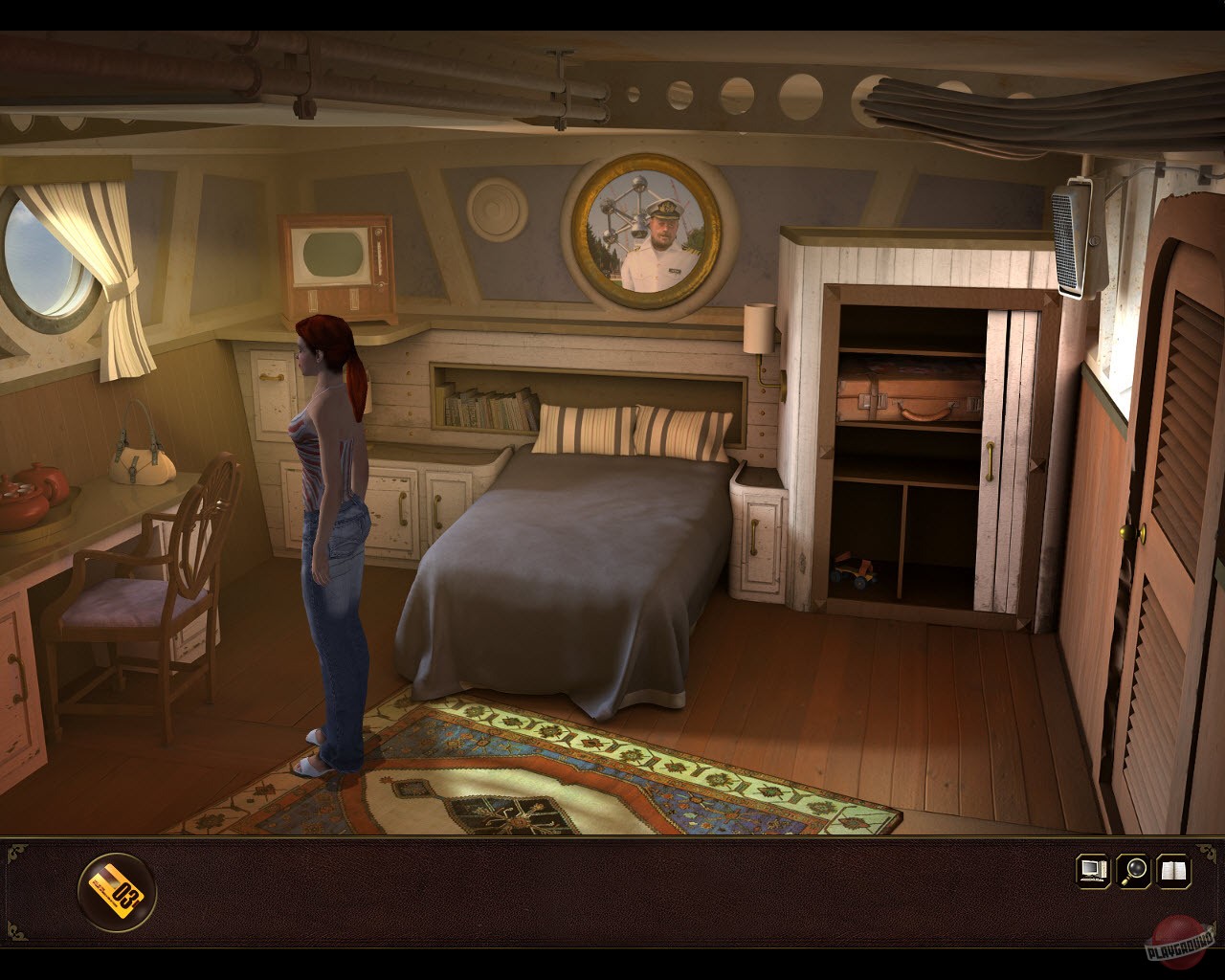Open the bedside cabinet drawer
Screen dimensions: 1225x980
point(756,536)
